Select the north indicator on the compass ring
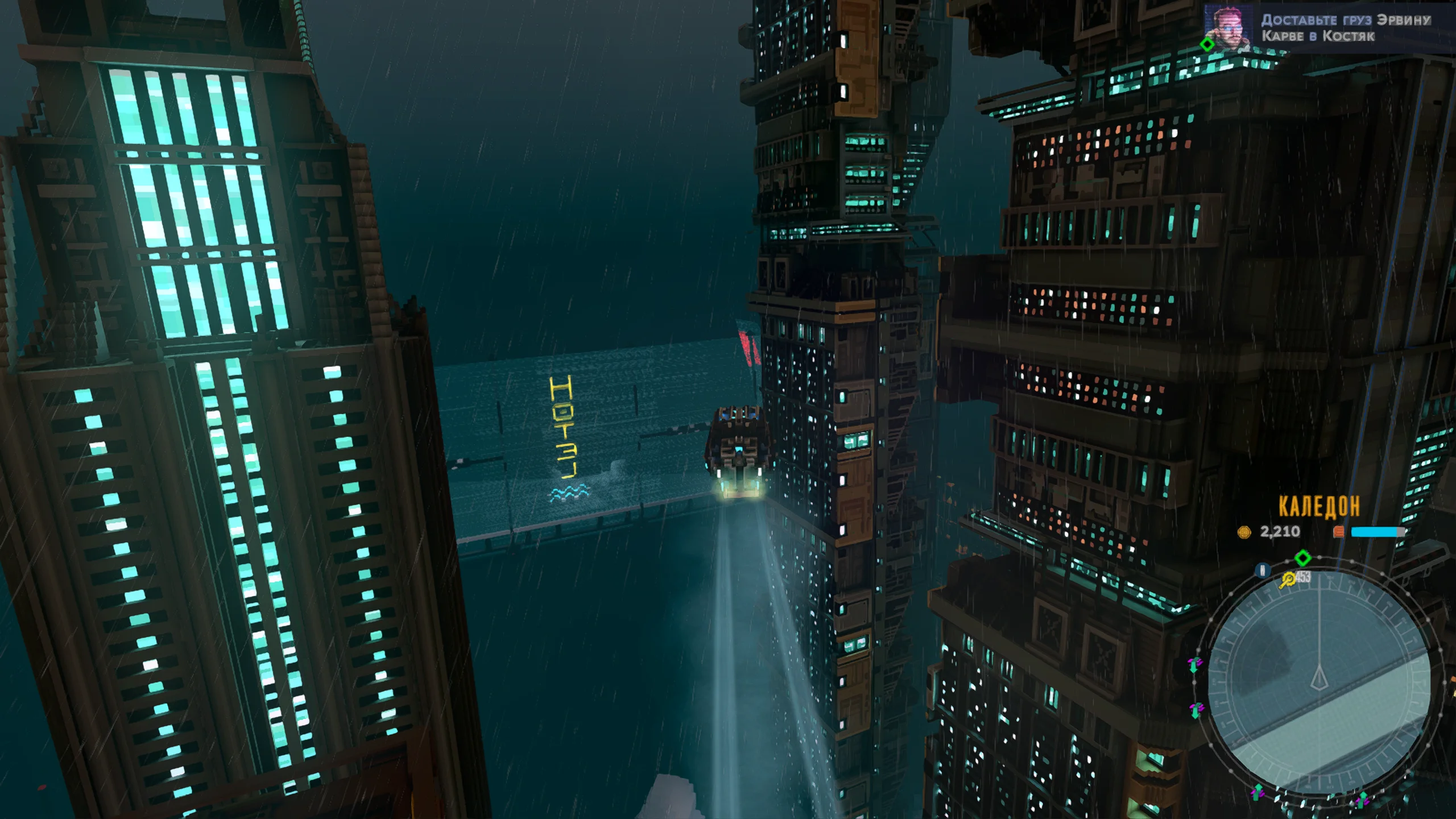This screenshot has height=819, width=1456. (1263, 570)
